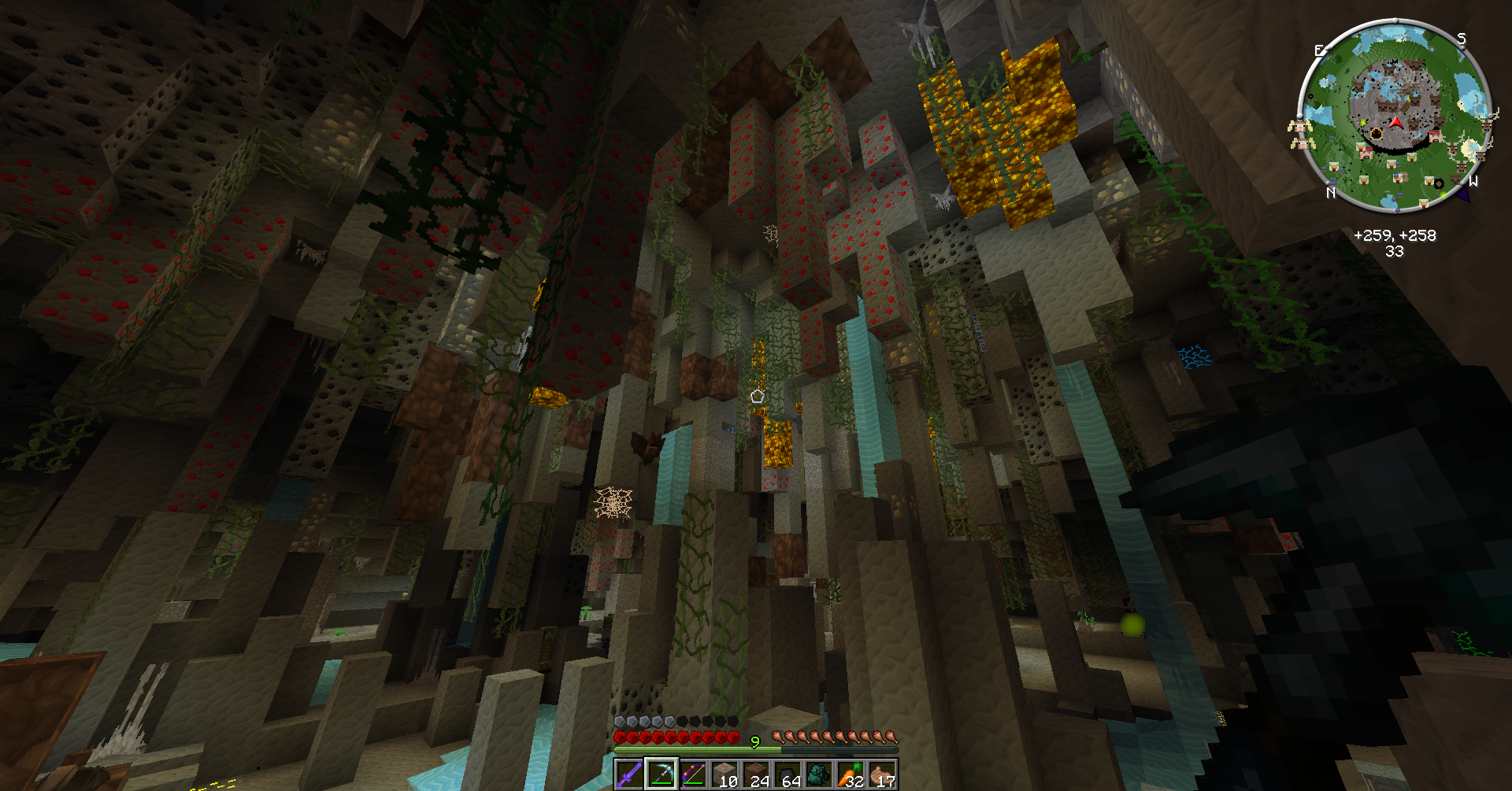
Task: Click the red player arrow on minimap
Action: [x=1396, y=122]
